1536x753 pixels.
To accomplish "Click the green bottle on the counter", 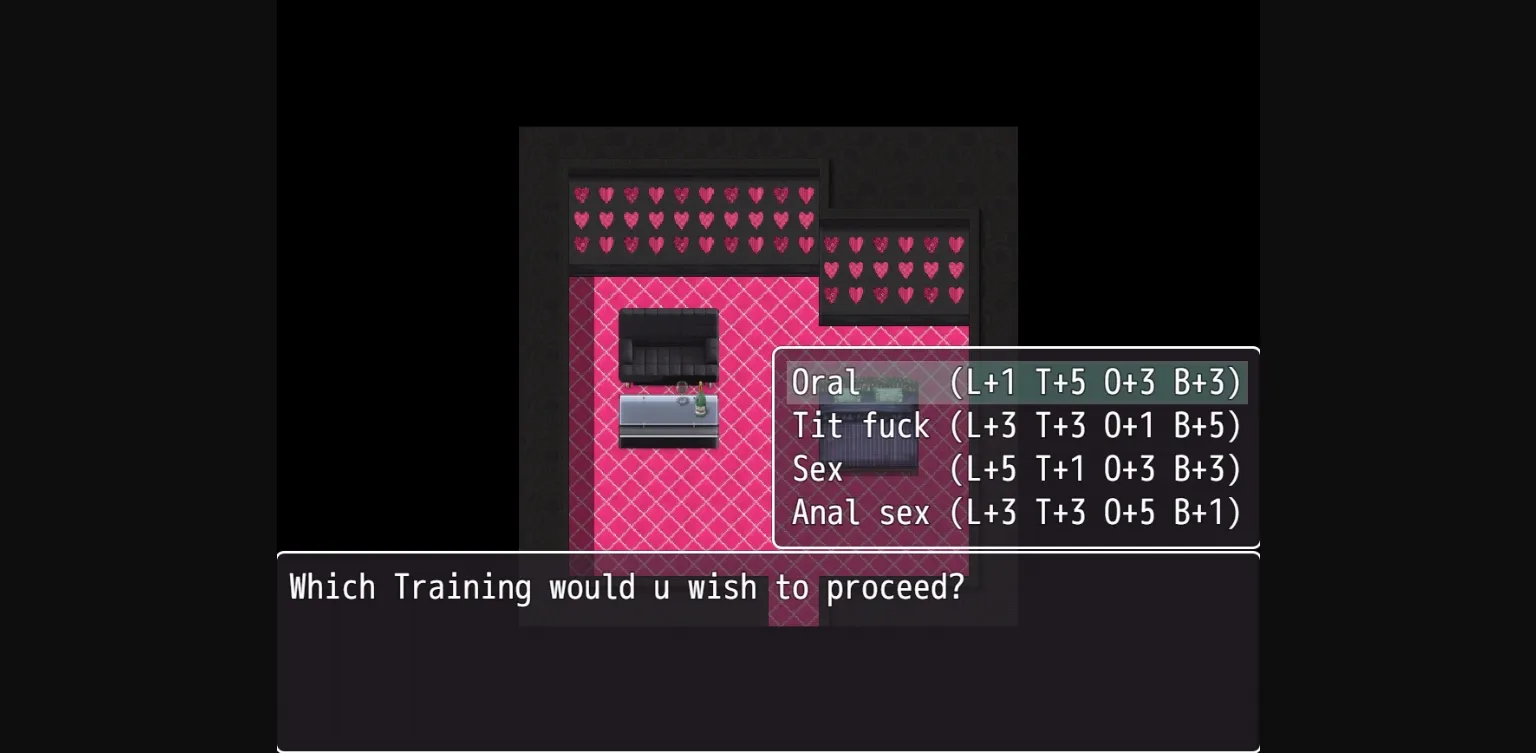I will (700, 403).
